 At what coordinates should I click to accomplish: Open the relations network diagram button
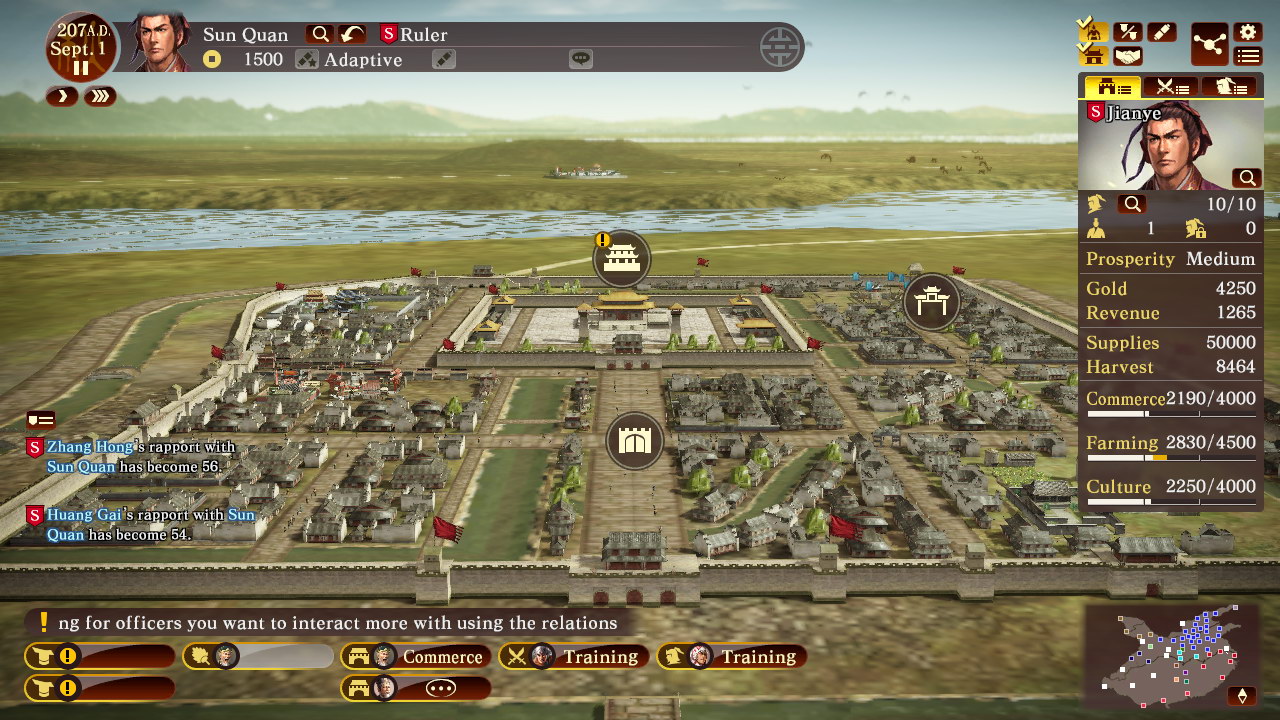(x=1210, y=45)
